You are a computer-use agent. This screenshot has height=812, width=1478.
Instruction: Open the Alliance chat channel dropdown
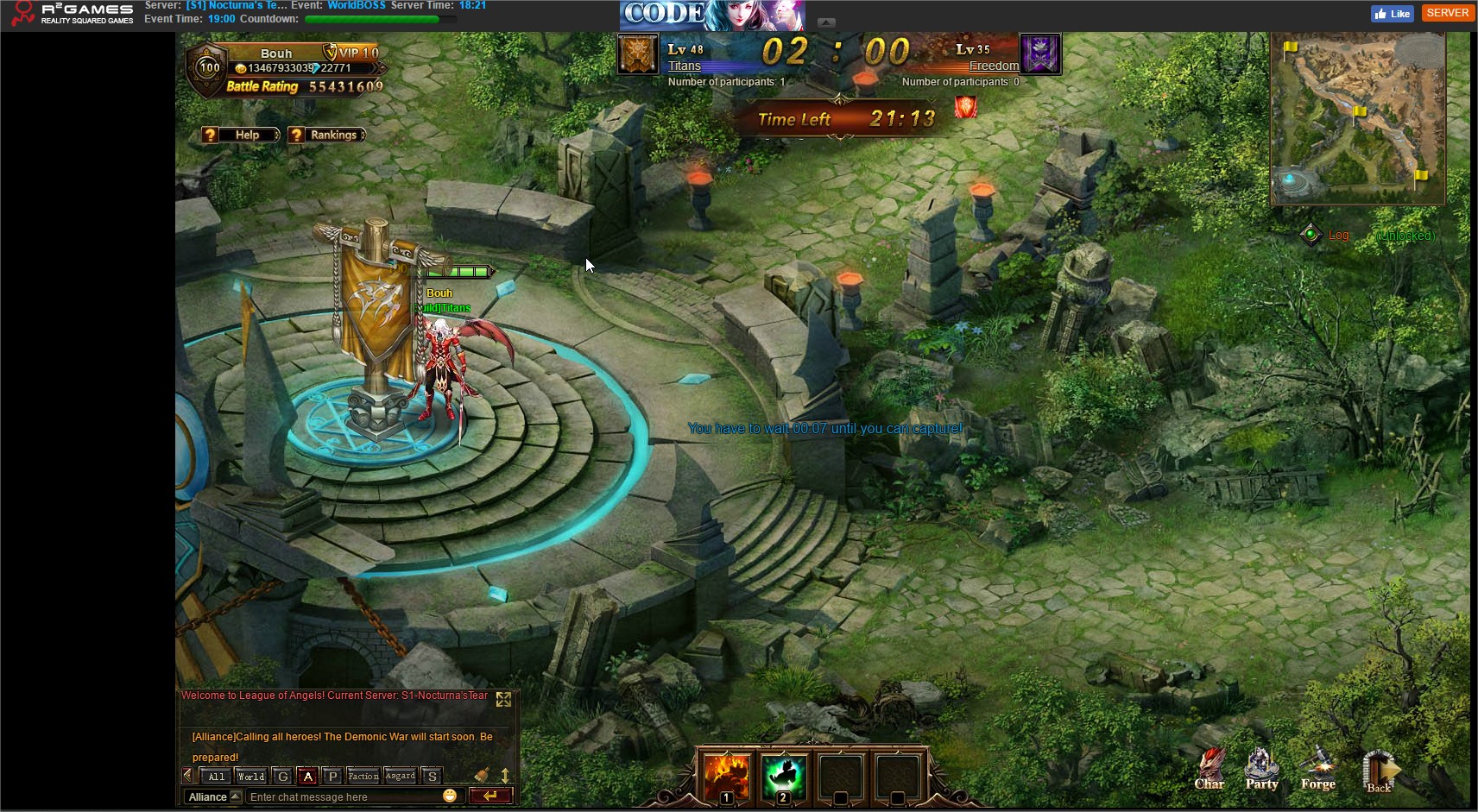click(x=212, y=796)
